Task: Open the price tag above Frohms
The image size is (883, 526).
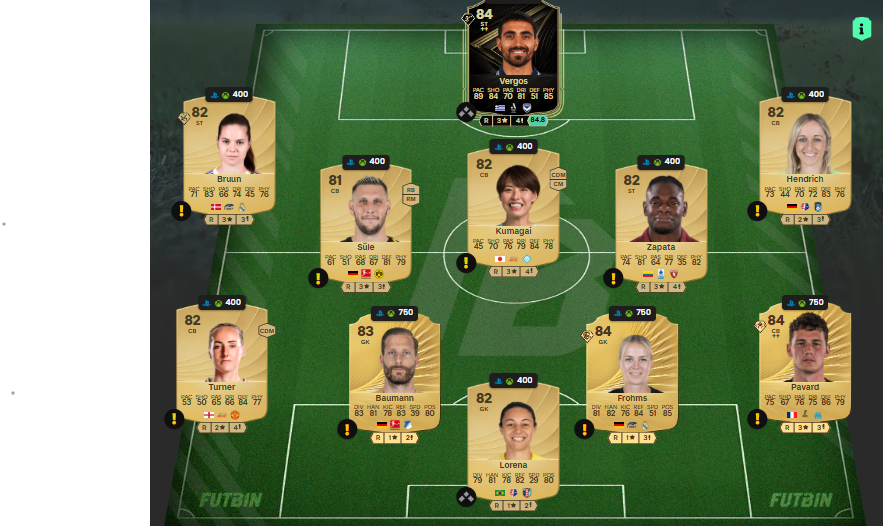Action: click(631, 313)
